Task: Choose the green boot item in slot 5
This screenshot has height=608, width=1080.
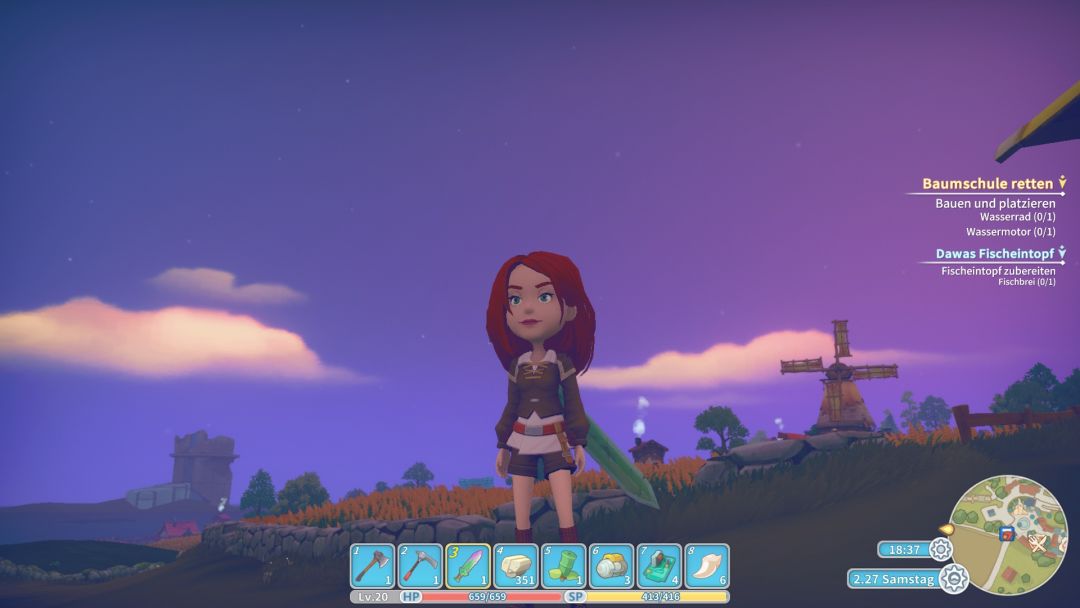Action: [x=564, y=566]
